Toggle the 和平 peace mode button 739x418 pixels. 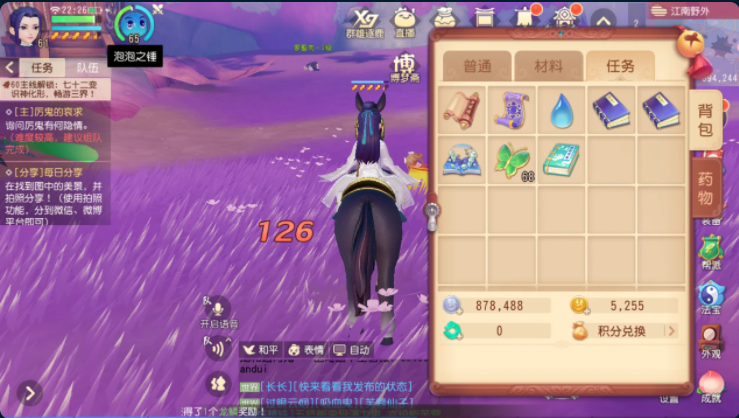point(261,350)
